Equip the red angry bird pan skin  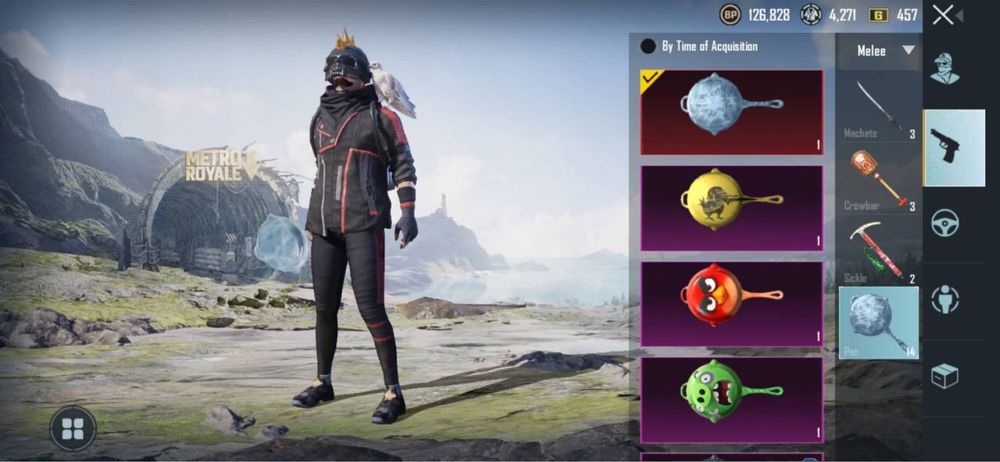pyautogui.click(x=731, y=303)
